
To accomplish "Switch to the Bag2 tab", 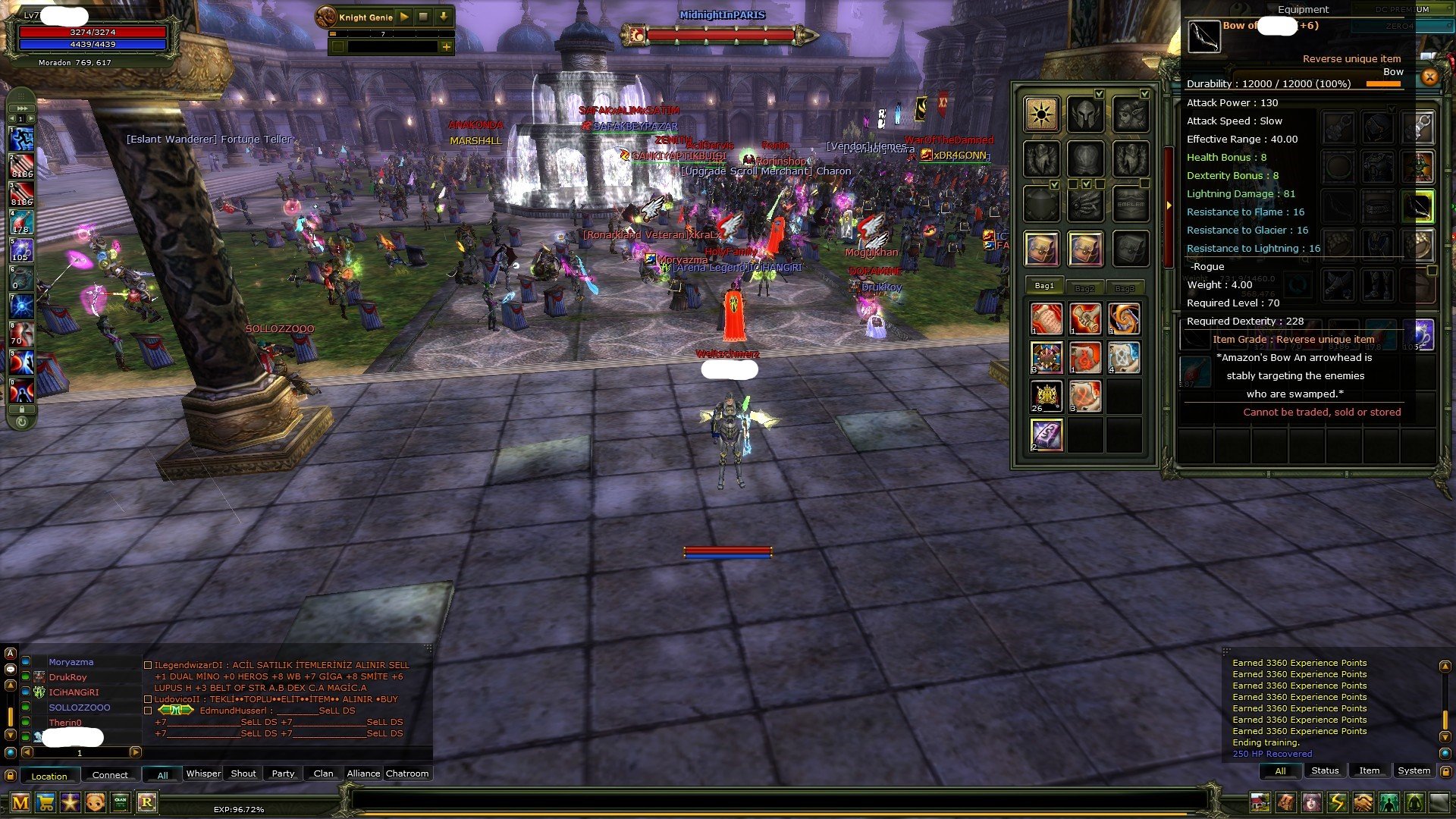I will 1084,287.
